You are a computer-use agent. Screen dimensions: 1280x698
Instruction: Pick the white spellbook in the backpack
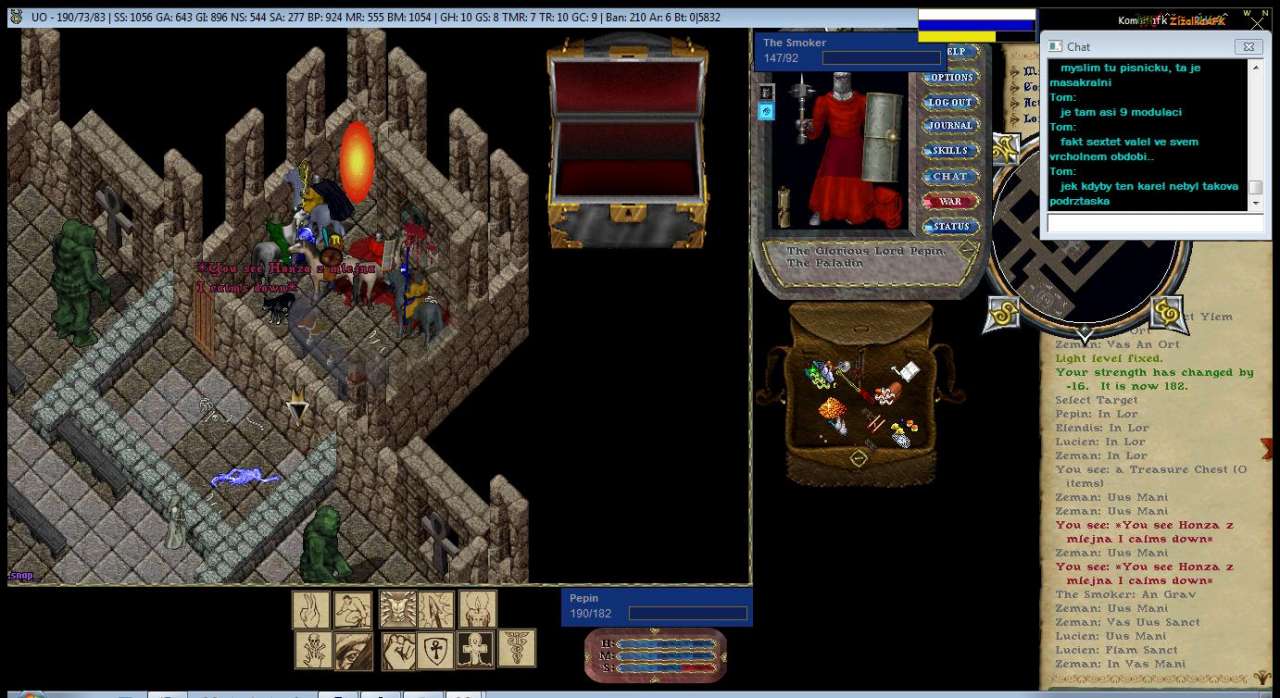click(x=907, y=372)
